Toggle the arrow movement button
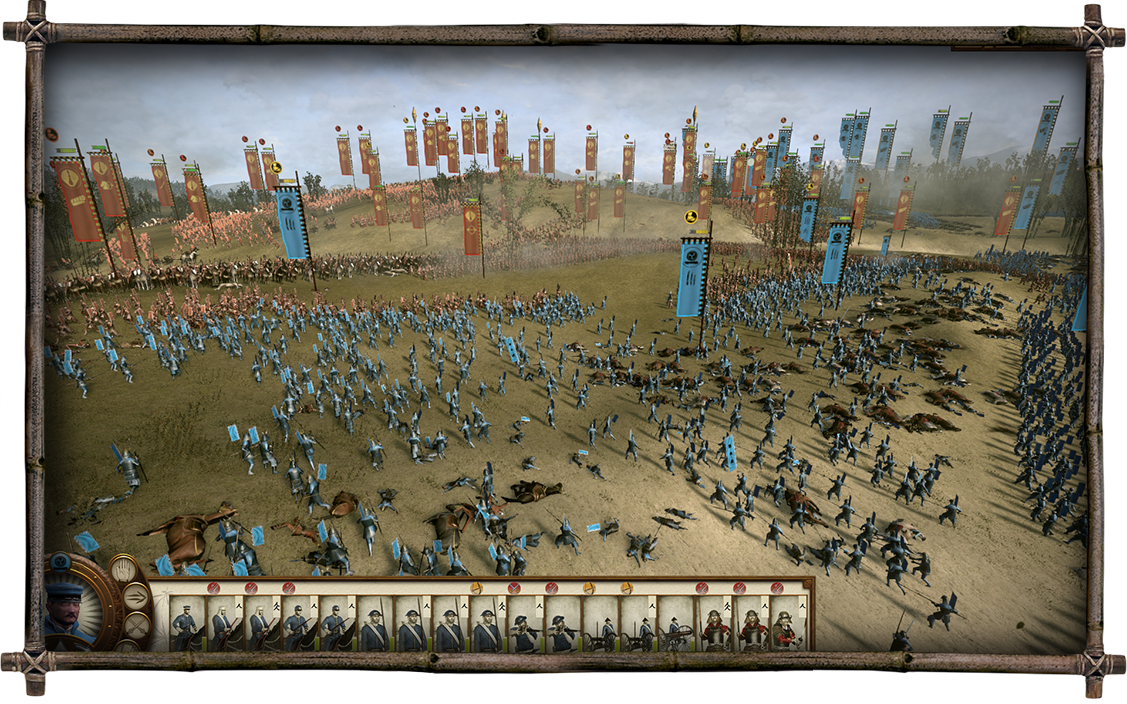 [x=135, y=599]
